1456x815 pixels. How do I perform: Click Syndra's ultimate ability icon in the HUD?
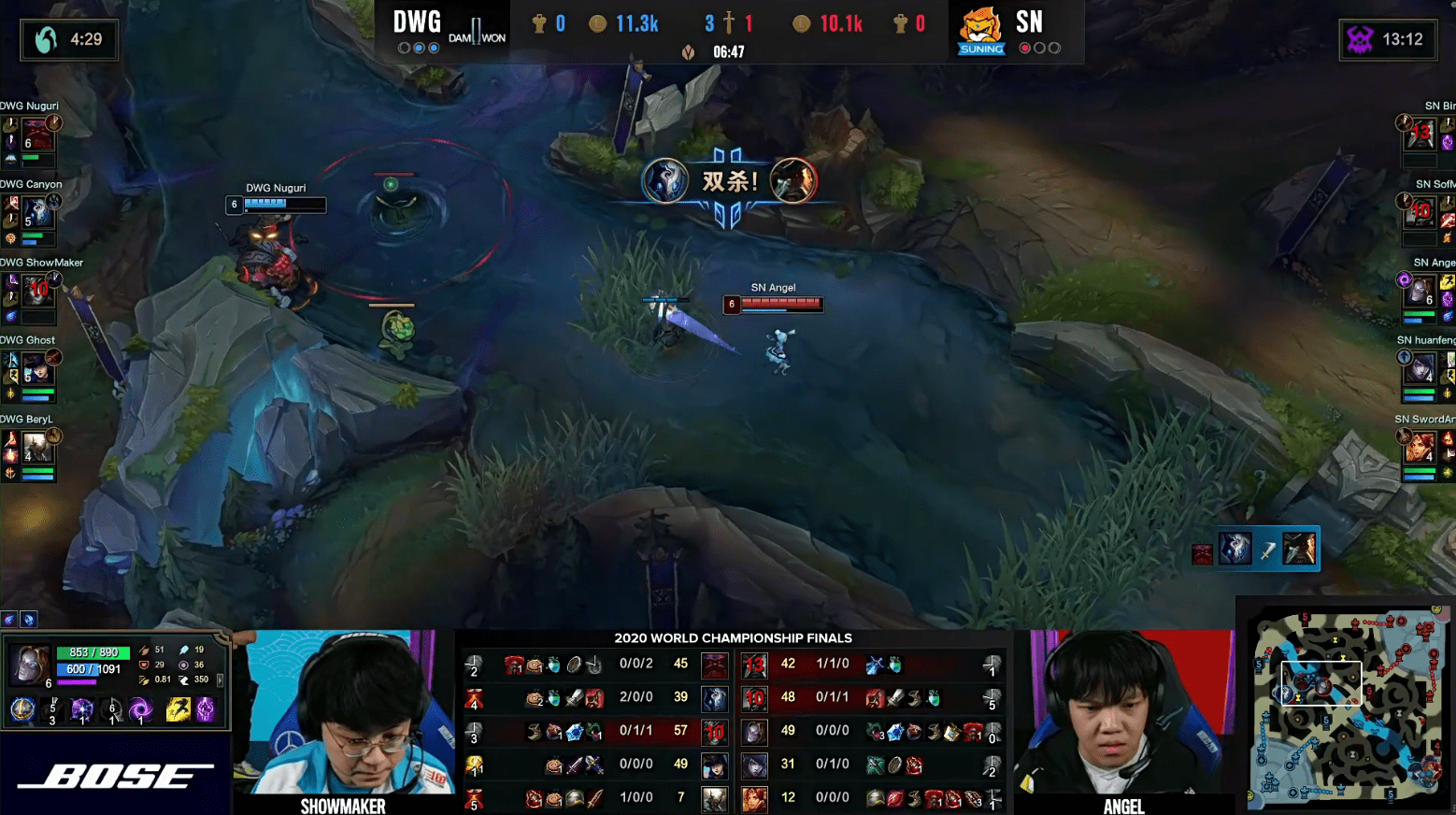click(141, 710)
